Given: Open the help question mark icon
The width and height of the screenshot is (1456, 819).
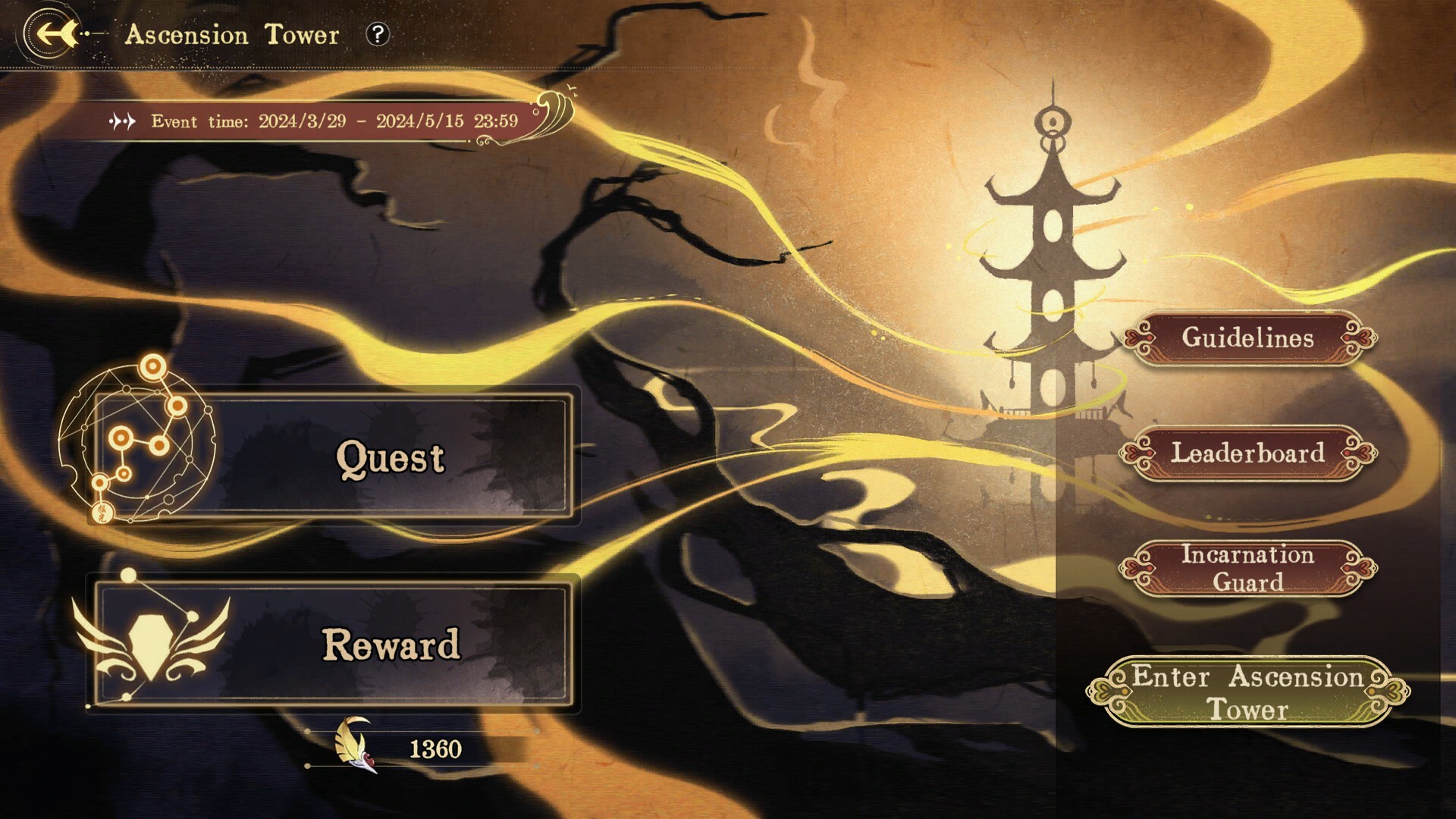Looking at the screenshot, I should [377, 34].
